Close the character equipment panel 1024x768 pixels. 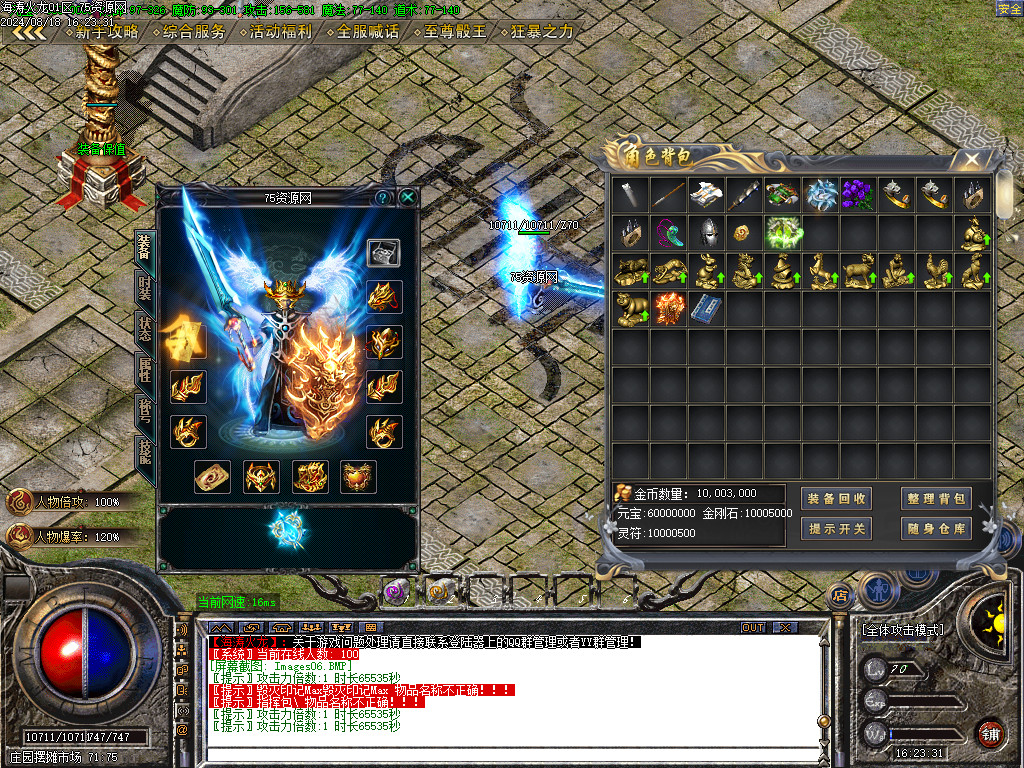[x=408, y=198]
